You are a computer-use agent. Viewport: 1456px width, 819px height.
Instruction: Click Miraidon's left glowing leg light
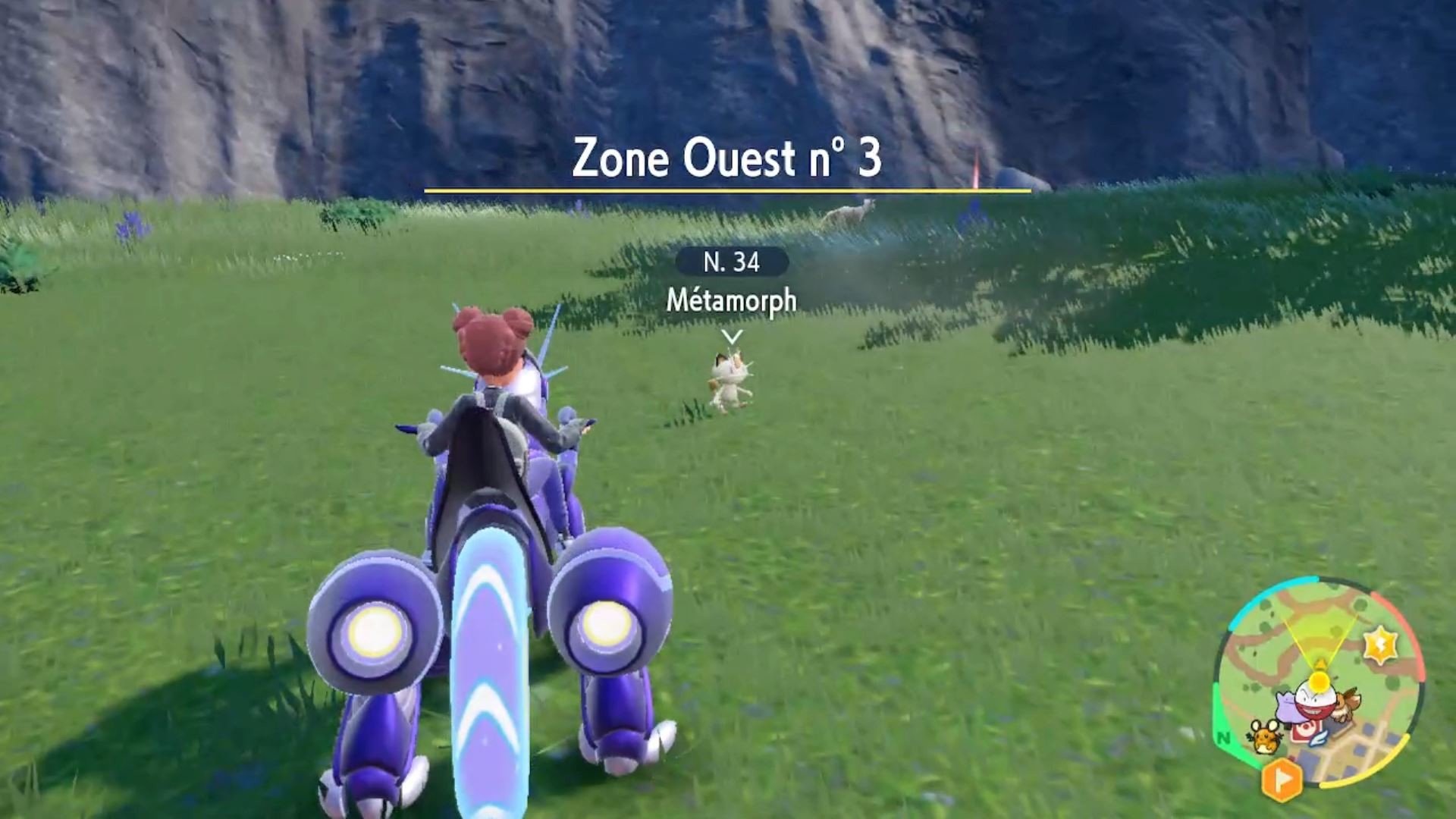pyautogui.click(x=372, y=633)
